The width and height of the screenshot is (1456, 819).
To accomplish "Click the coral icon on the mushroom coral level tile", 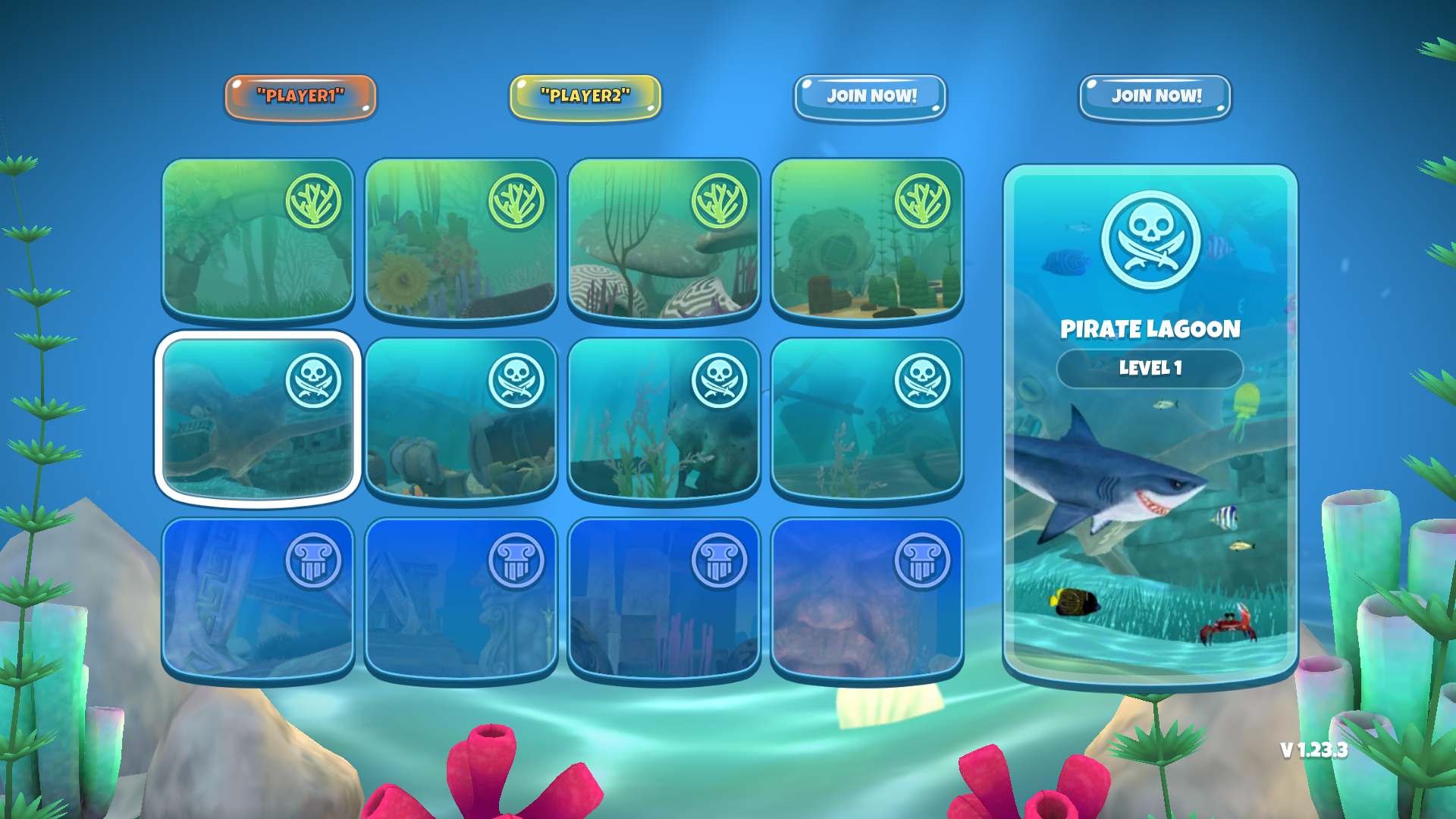I will tap(720, 203).
